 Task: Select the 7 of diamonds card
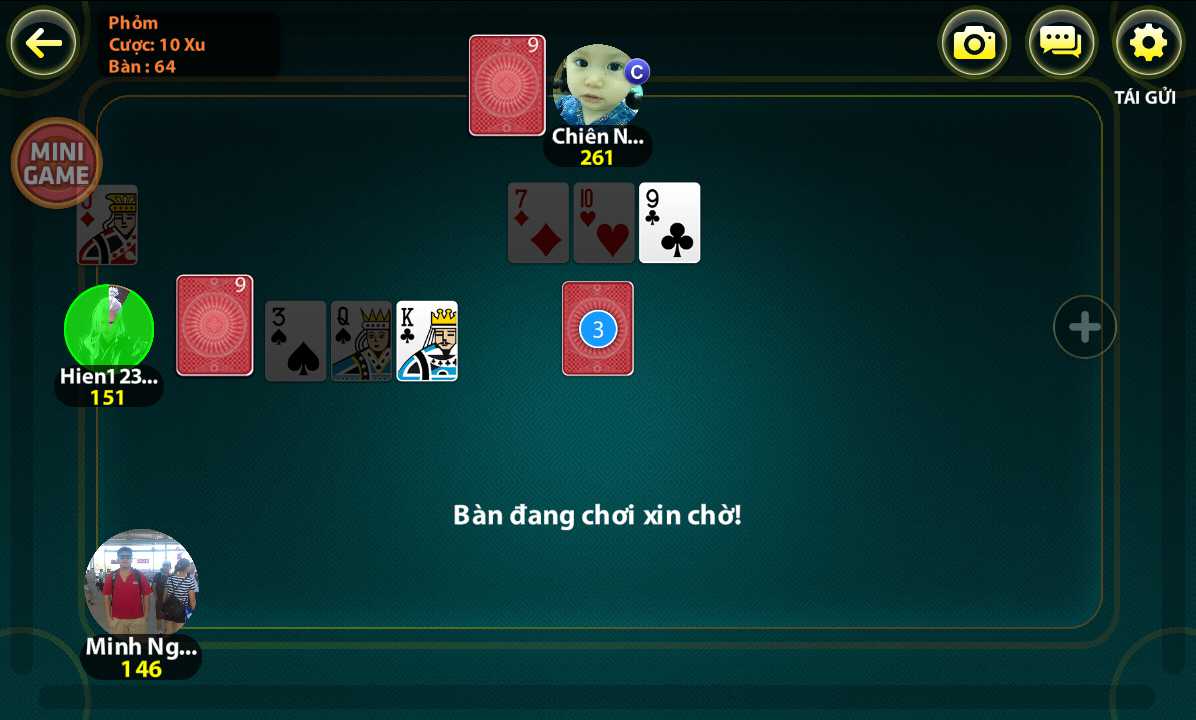[538, 223]
